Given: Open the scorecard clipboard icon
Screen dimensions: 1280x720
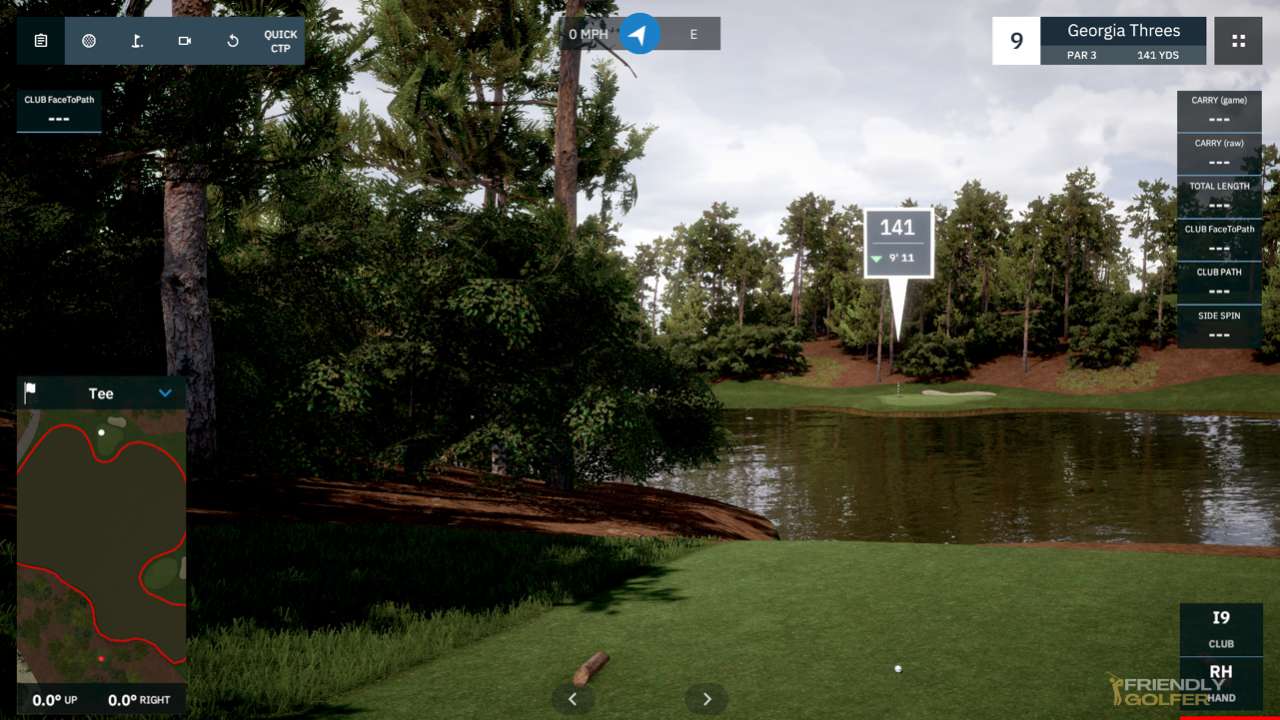Looking at the screenshot, I should pos(41,41).
